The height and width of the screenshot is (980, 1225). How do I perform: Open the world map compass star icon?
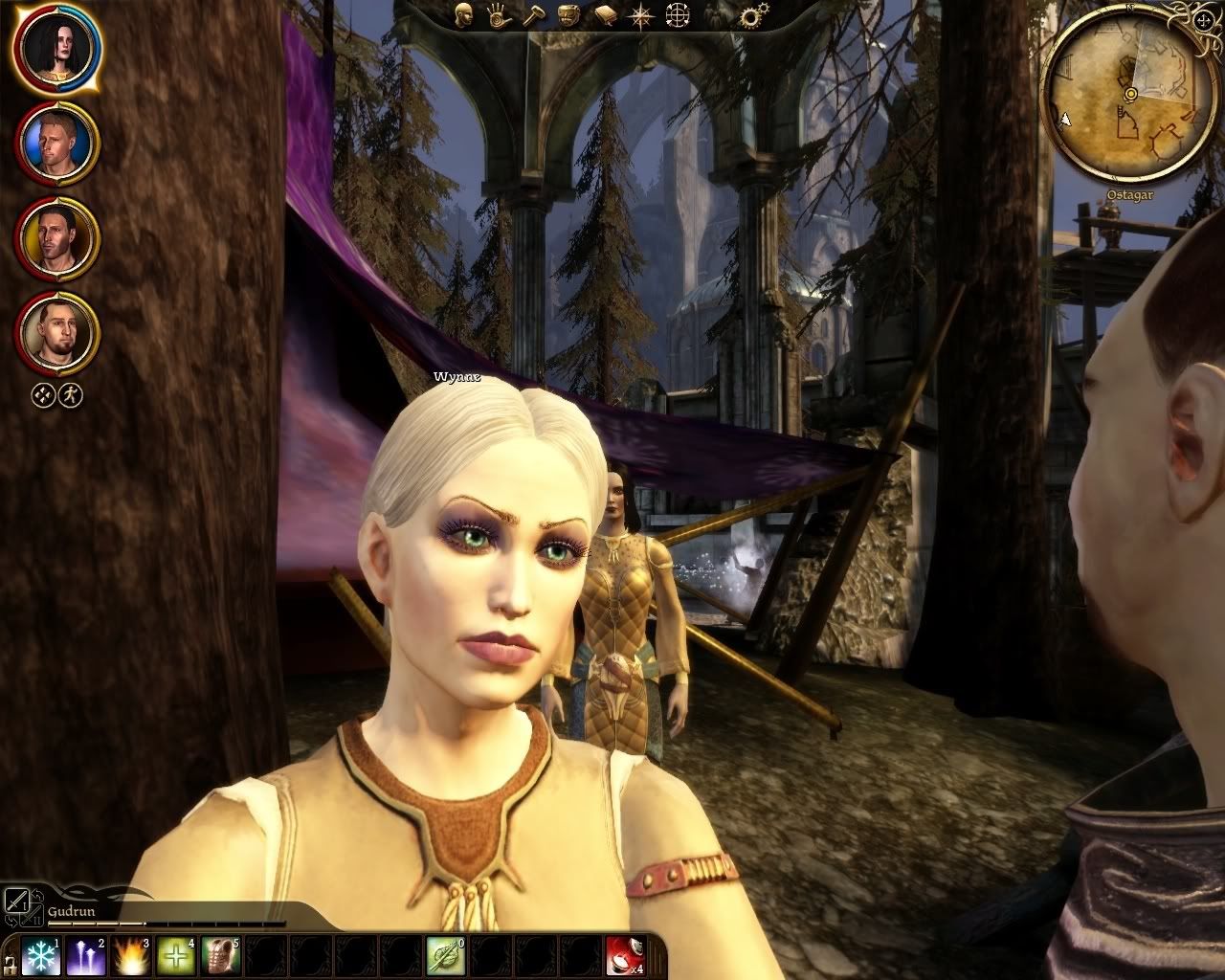tap(639, 14)
